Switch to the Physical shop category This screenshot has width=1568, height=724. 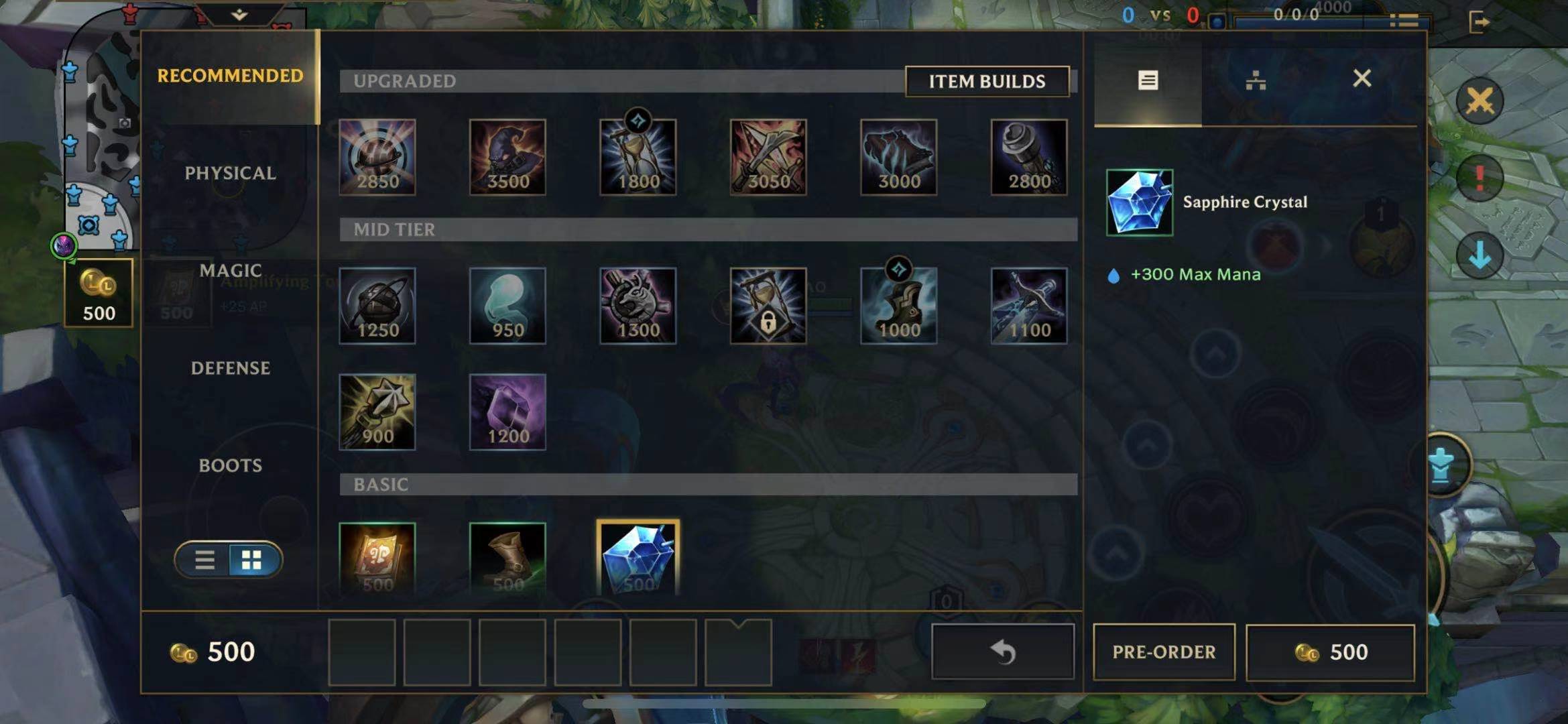230,173
